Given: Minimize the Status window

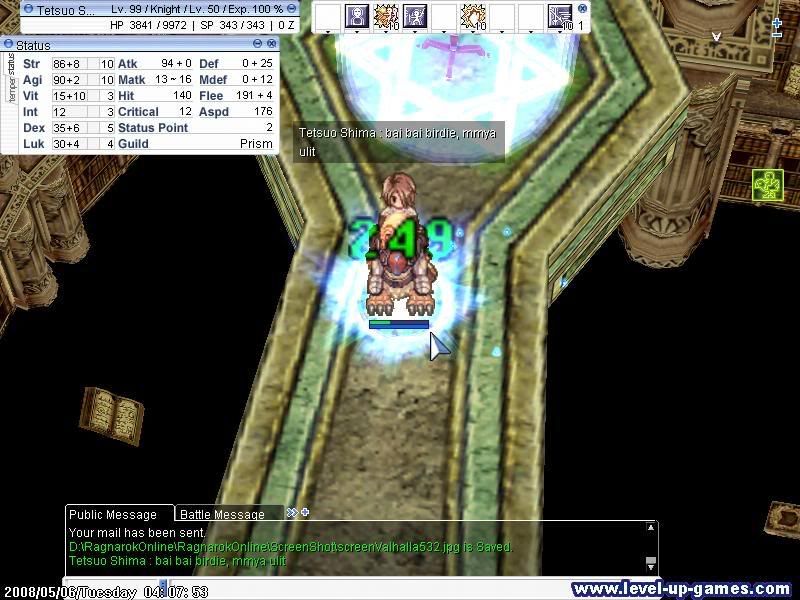Looking at the screenshot, I should [x=258, y=44].
